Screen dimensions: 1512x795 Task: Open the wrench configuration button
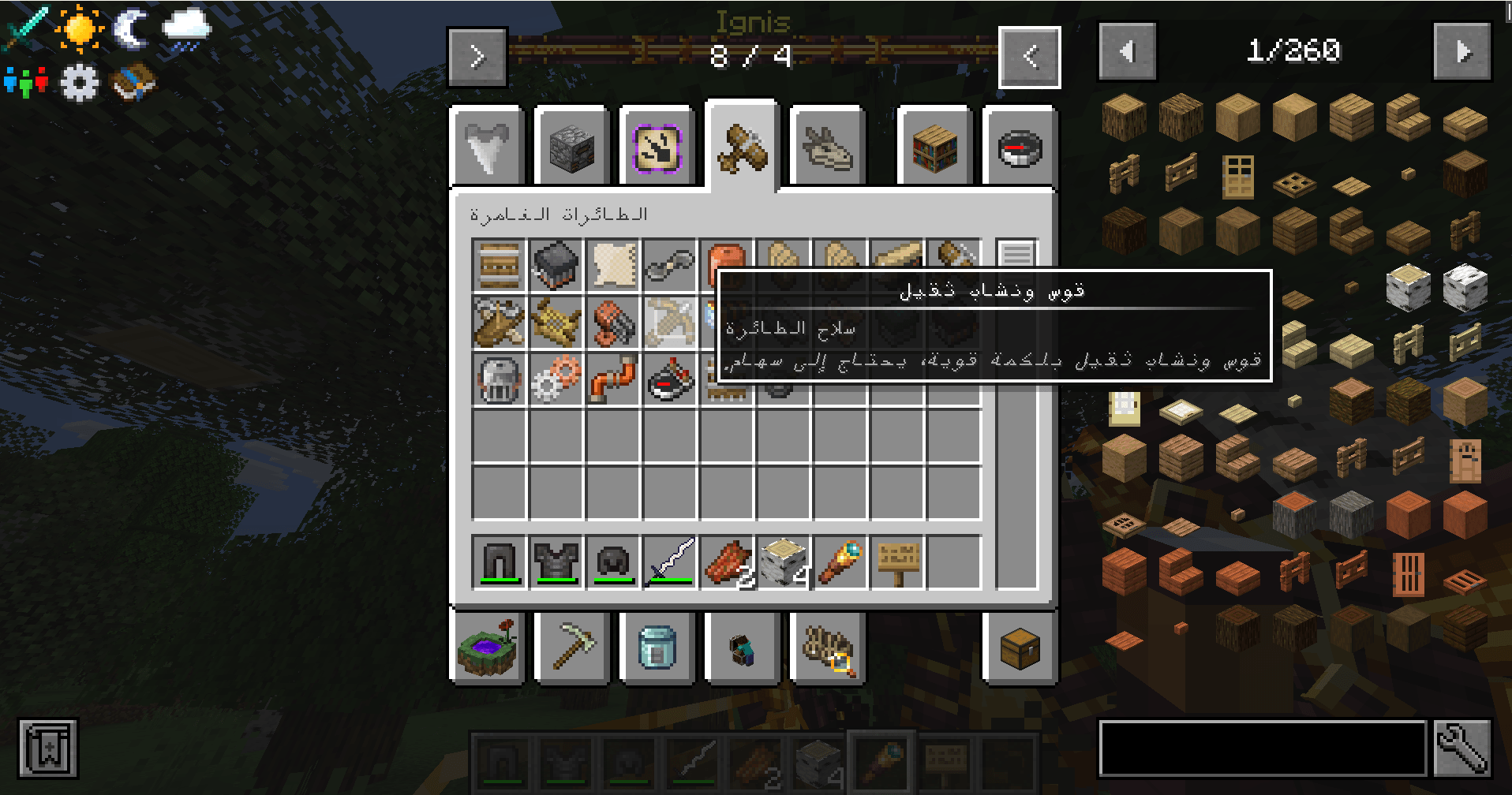1461,748
